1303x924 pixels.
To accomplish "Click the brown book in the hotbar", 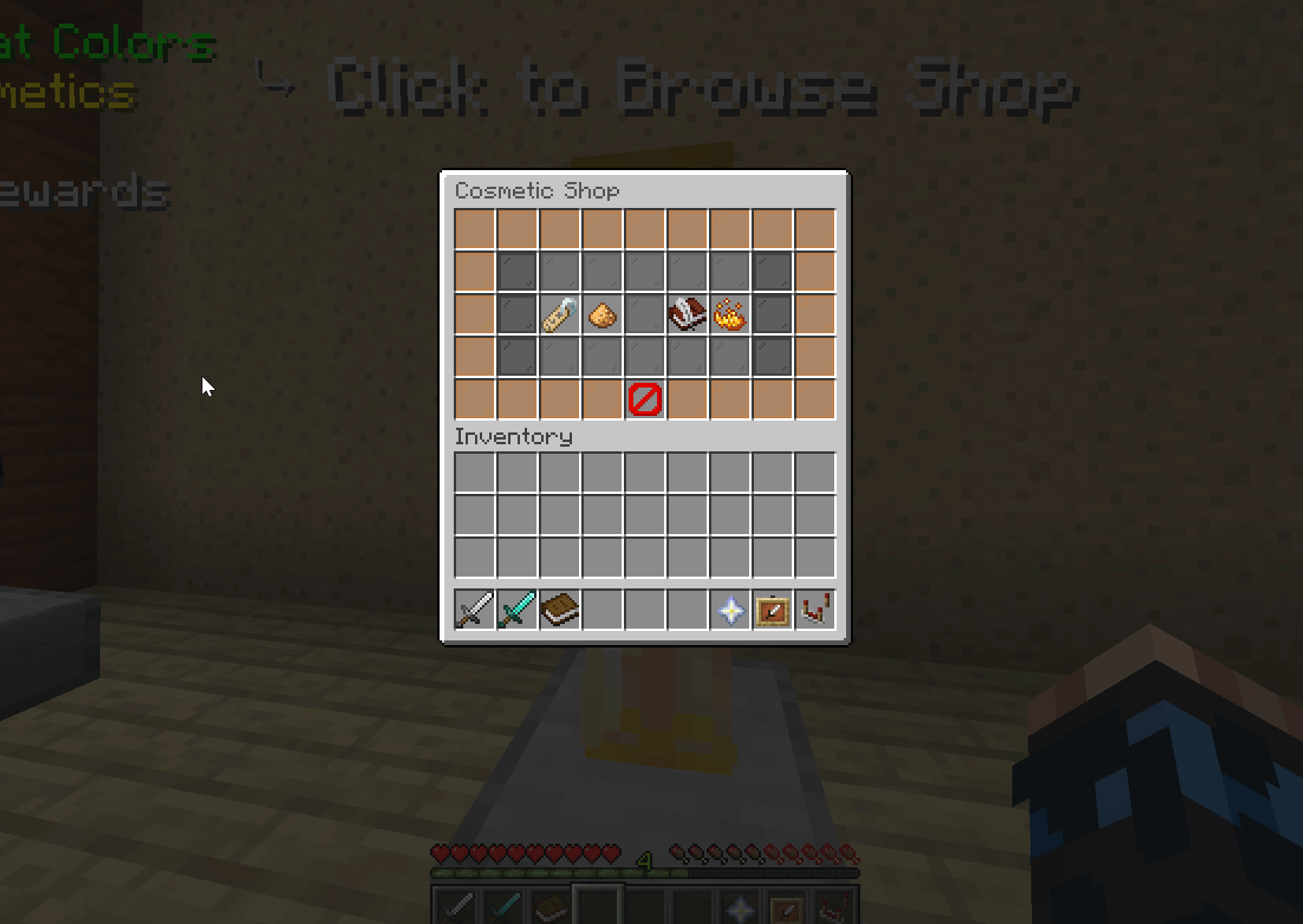I will pyautogui.click(x=559, y=610).
